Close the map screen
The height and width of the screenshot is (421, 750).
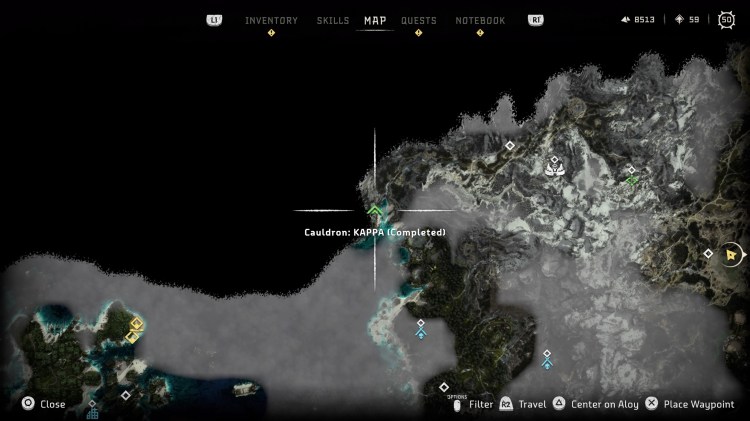[44, 404]
